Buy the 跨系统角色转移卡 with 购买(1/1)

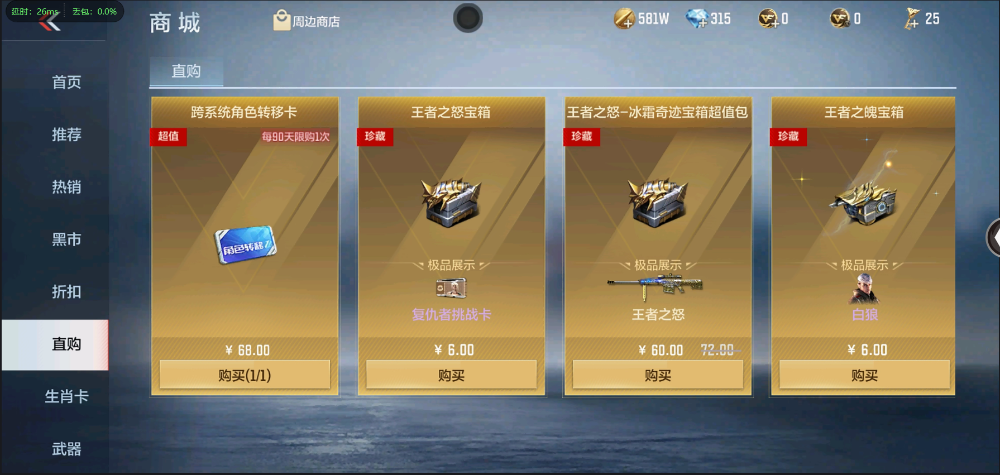[x=244, y=375]
